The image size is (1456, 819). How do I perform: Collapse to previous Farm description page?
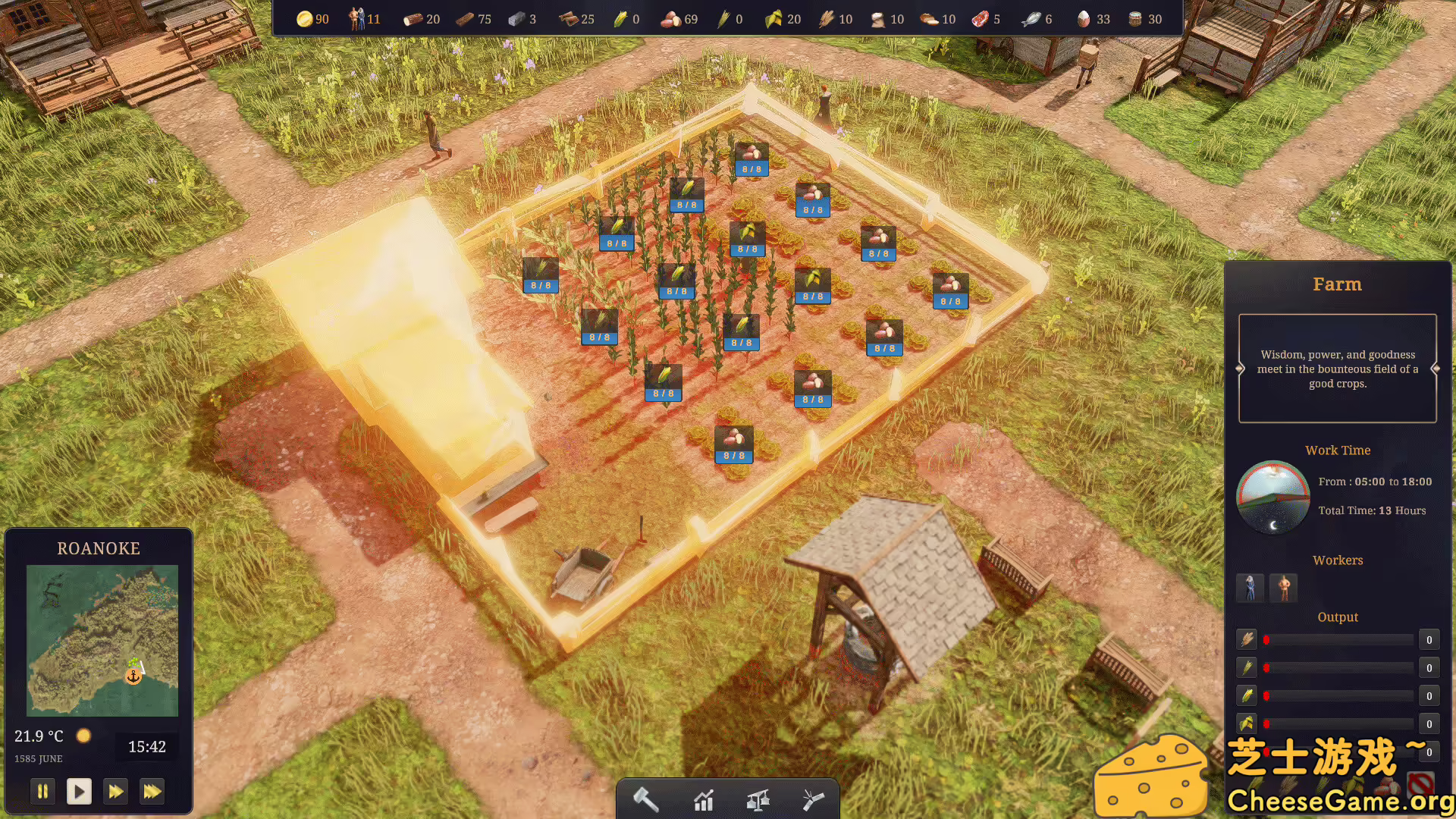[x=1241, y=369]
